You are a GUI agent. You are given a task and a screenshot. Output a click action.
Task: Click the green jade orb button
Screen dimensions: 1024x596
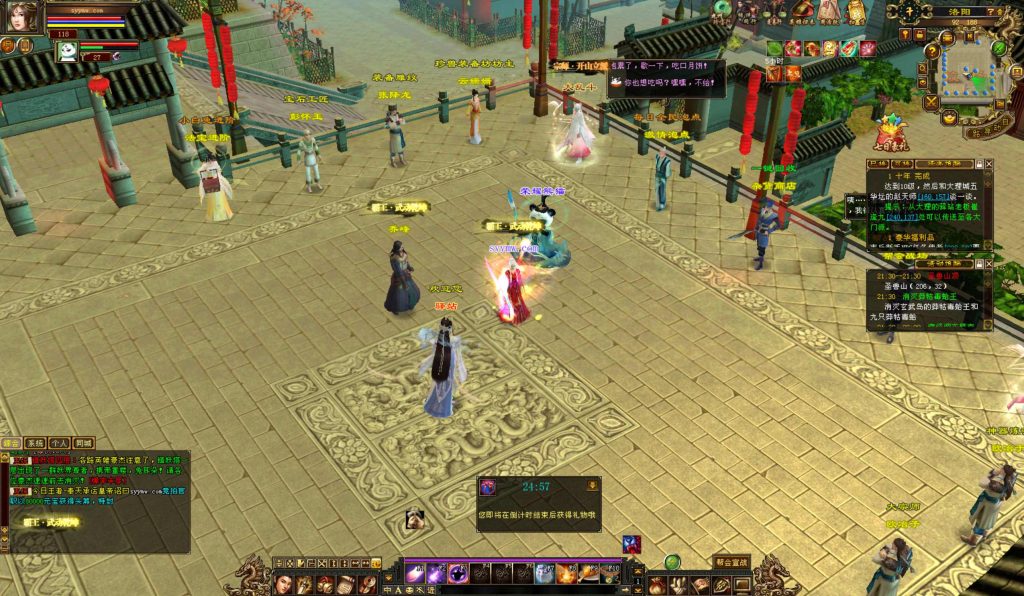tap(672, 562)
